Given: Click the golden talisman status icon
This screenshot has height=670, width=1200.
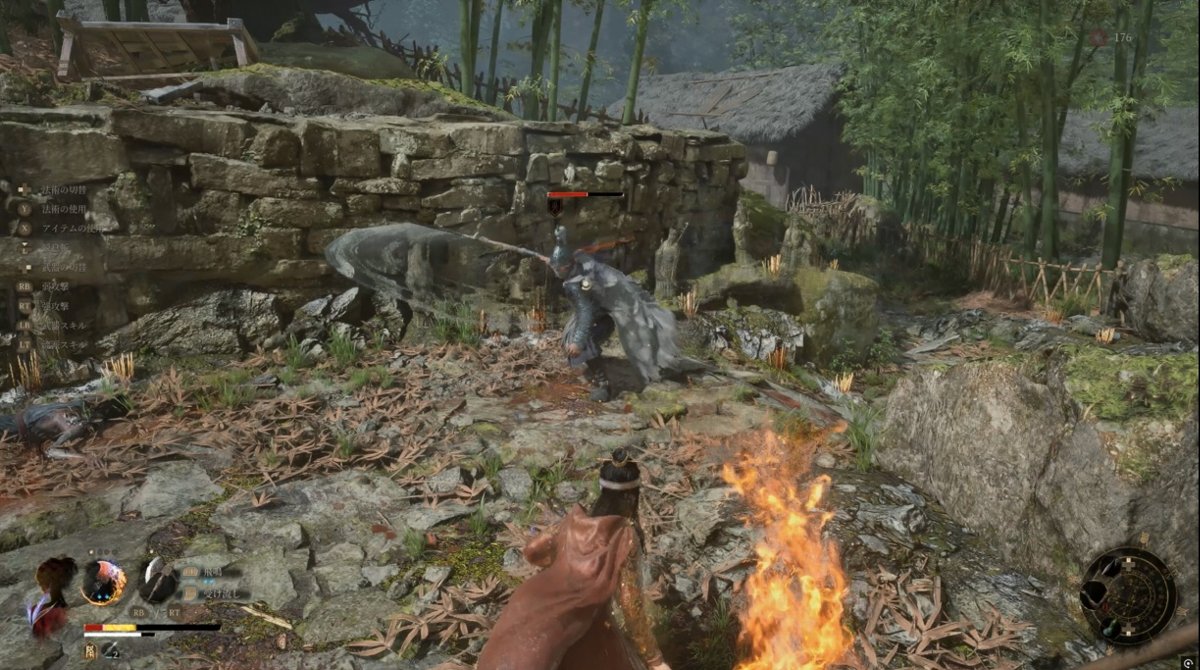Looking at the screenshot, I should click(90, 651).
